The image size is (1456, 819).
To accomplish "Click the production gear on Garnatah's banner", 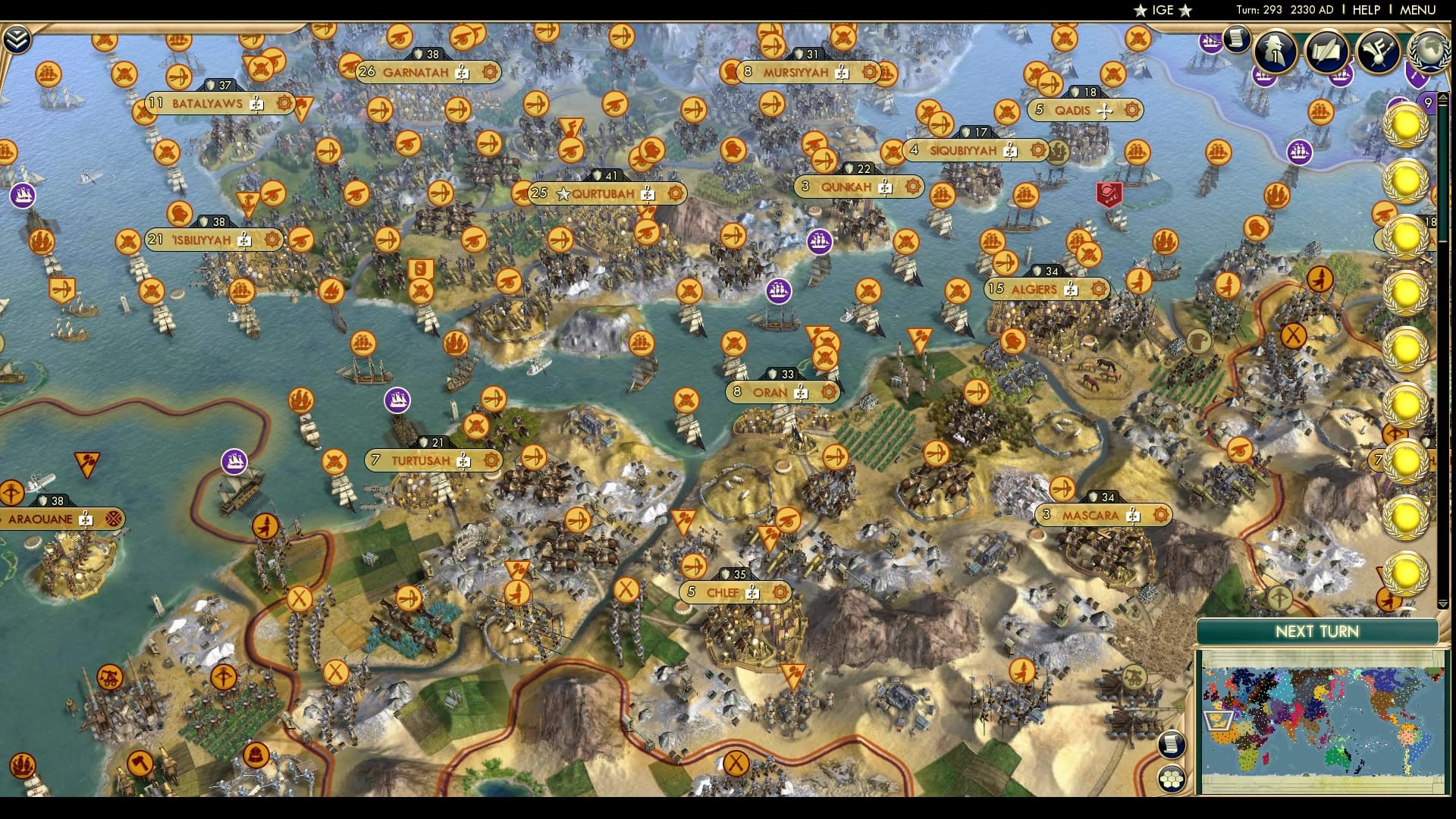I will pyautogui.click(x=488, y=71).
